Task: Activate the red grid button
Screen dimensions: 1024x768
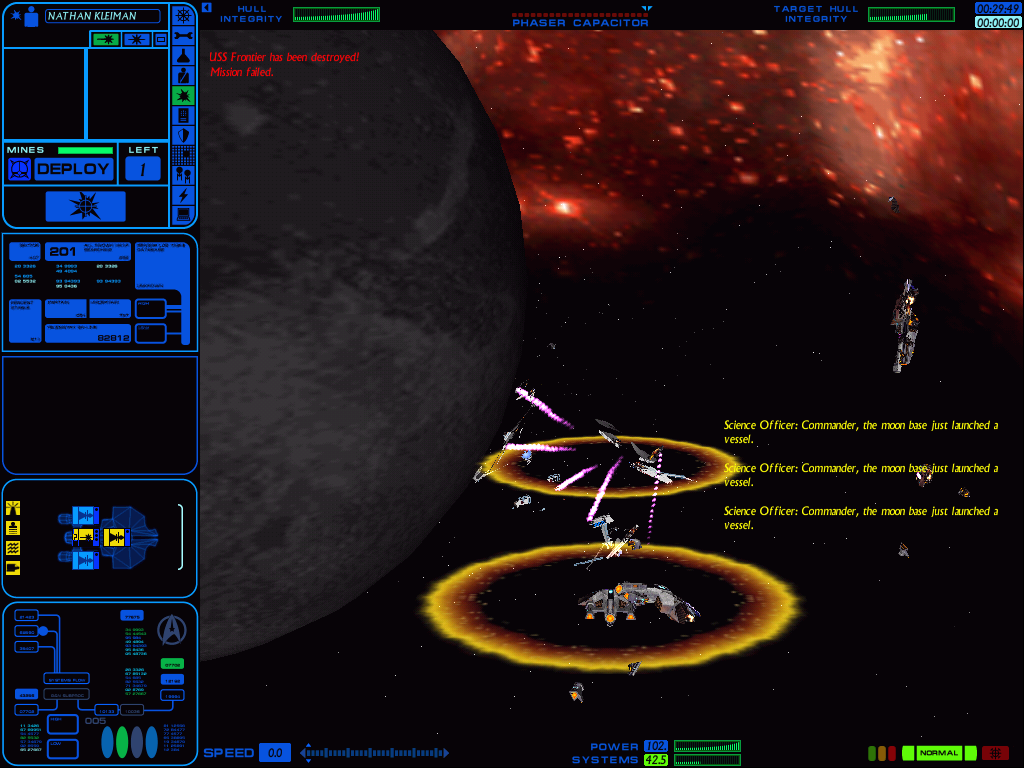Action: tap(995, 753)
